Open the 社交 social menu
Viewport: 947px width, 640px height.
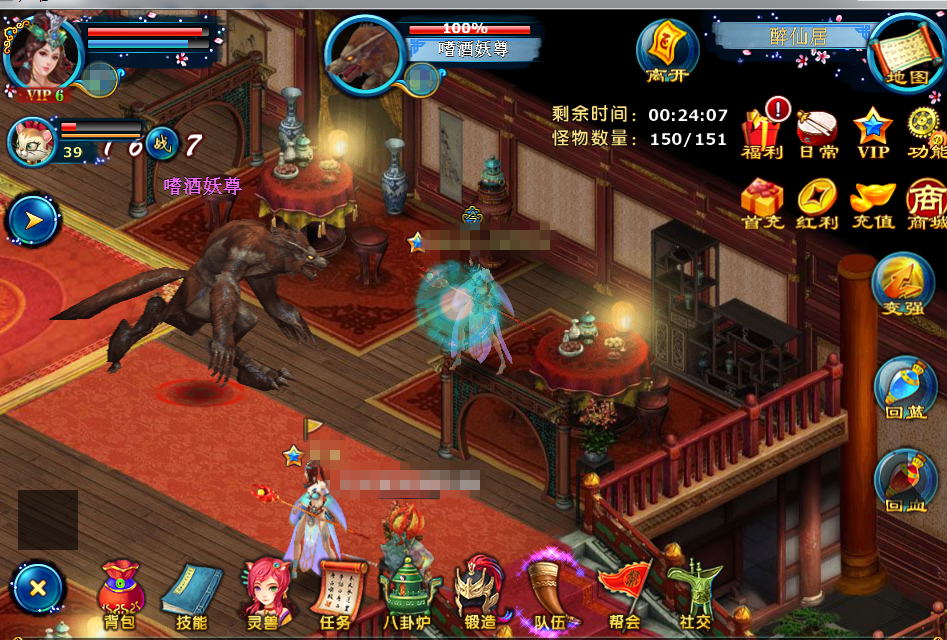pos(694,596)
